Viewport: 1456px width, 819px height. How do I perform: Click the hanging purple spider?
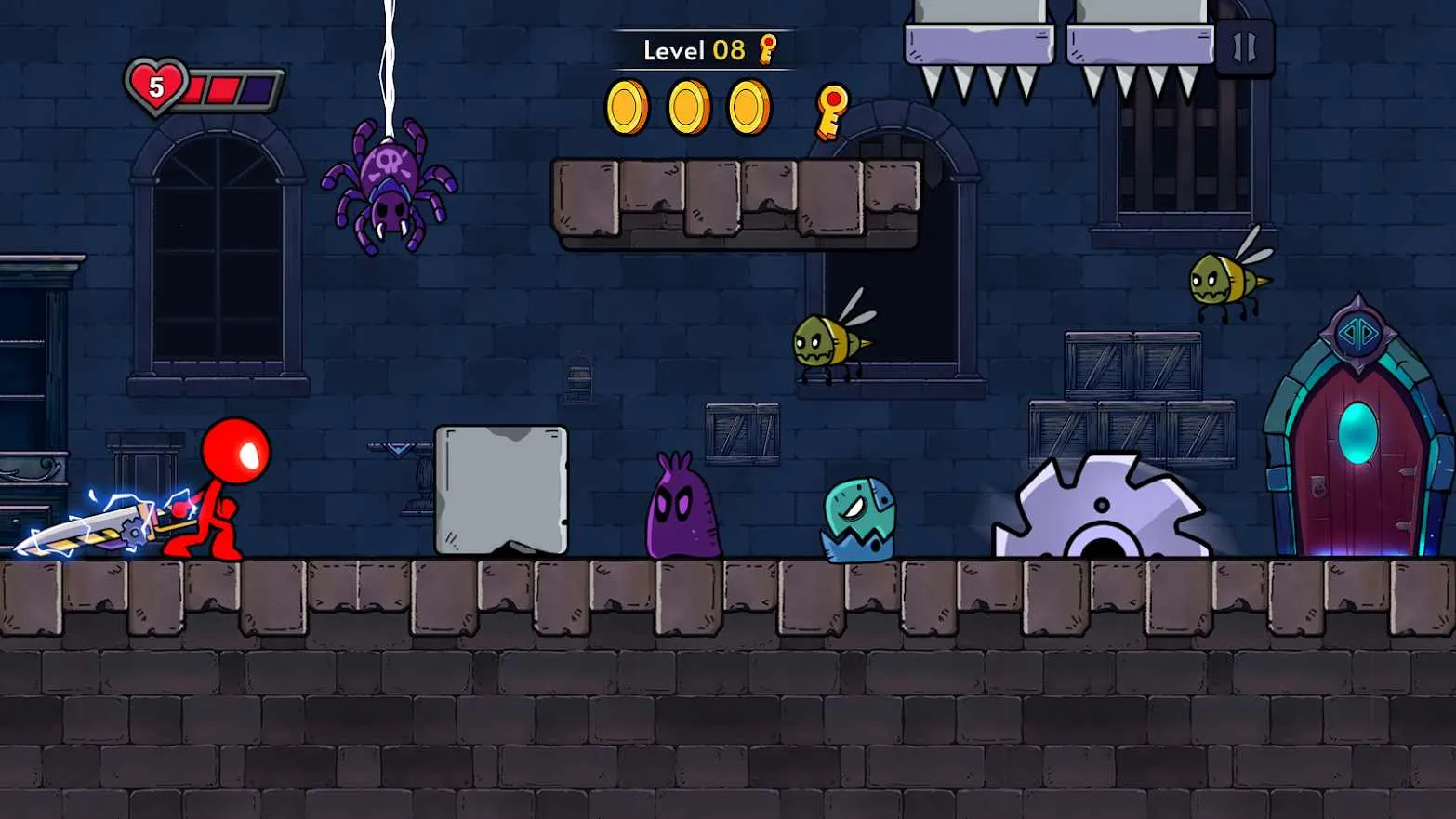coord(390,186)
